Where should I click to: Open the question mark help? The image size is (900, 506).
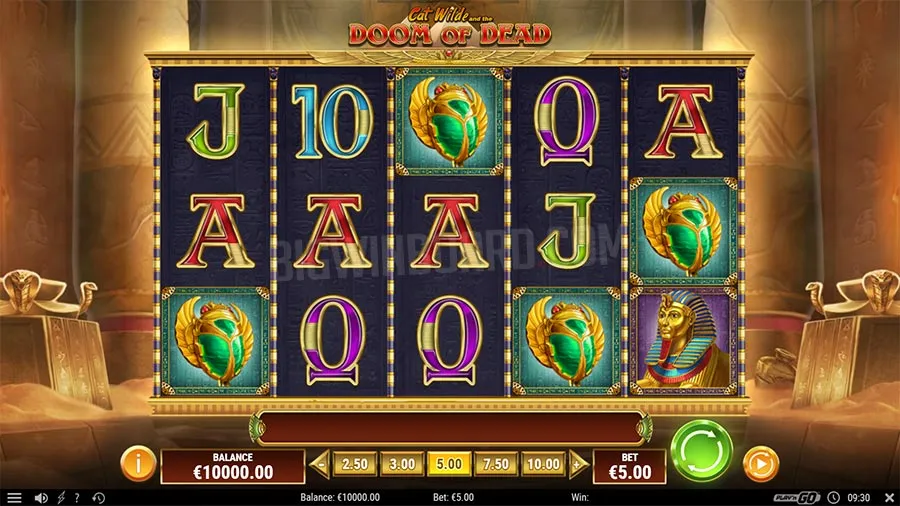point(77,497)
